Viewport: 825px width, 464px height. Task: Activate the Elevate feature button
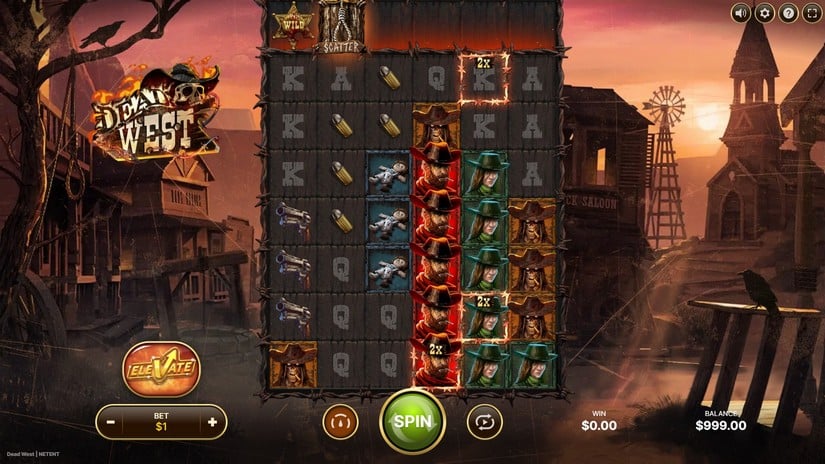pos(161,369)
